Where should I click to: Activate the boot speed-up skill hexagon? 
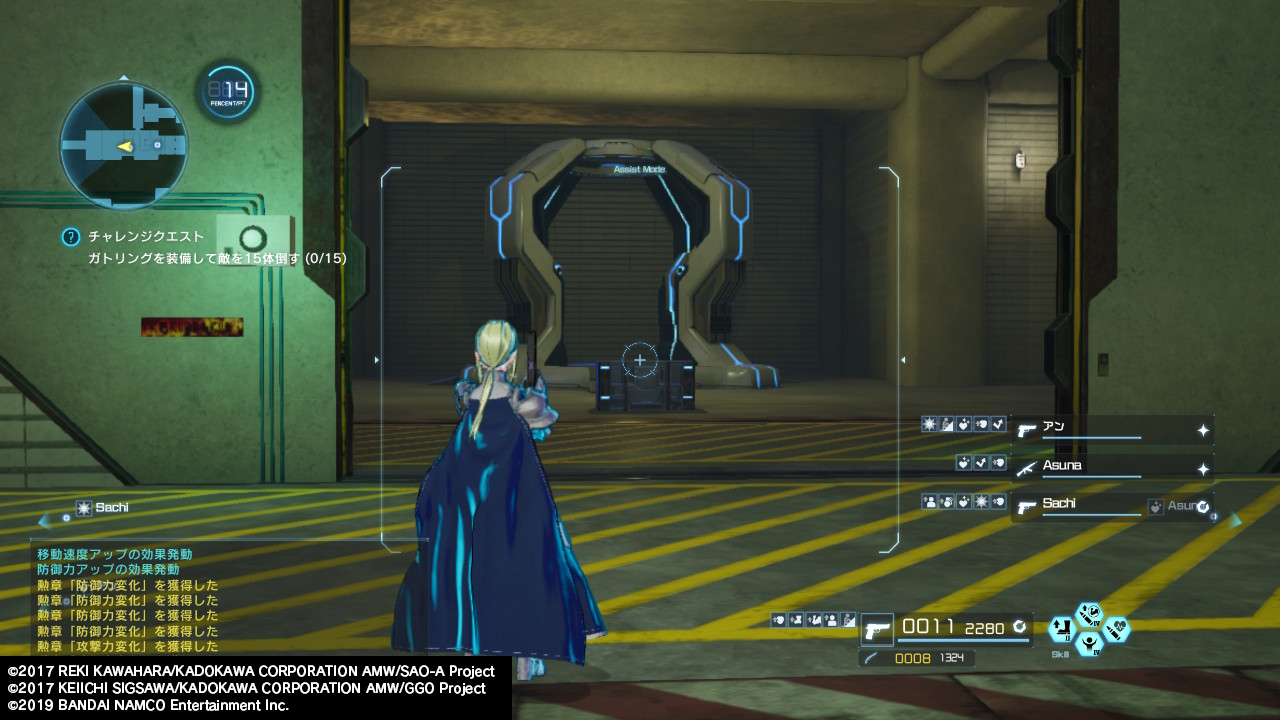click(x=1061, y=630)
